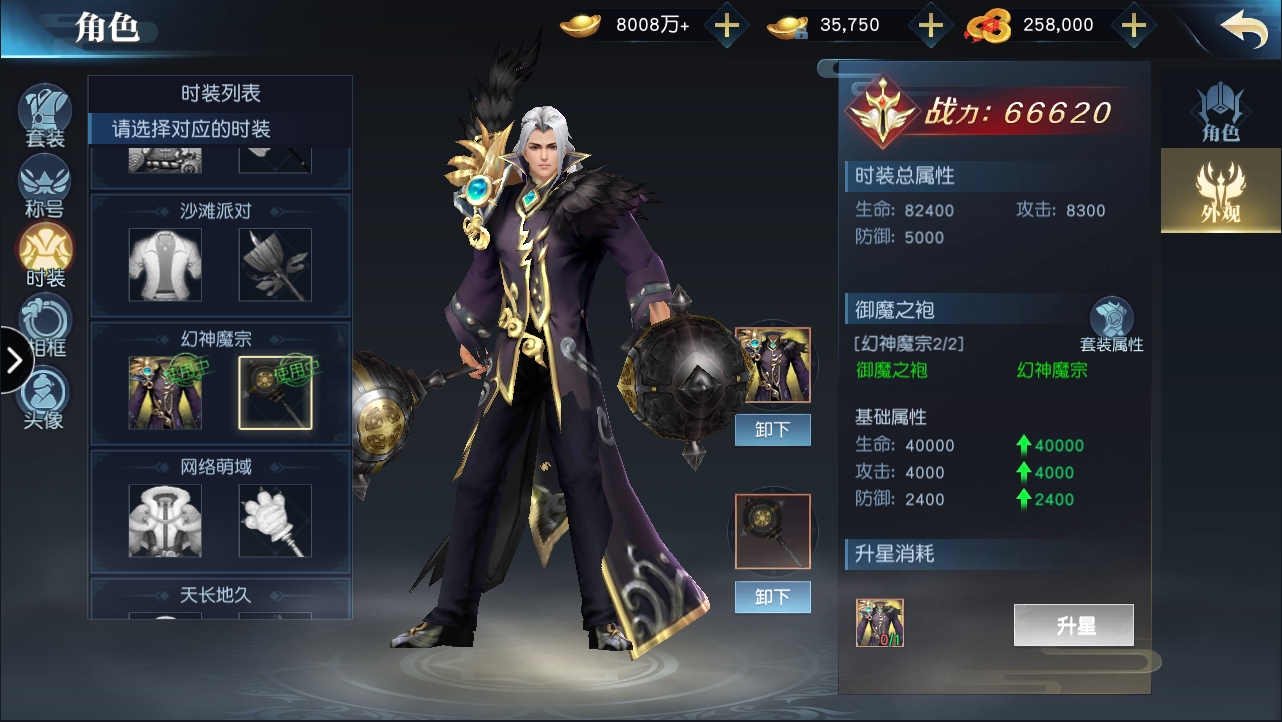This screenshot has height=722, width=1282.
Task: Pick the 网络萌域 paw weapon skin
Action: (x=275, y=520)
